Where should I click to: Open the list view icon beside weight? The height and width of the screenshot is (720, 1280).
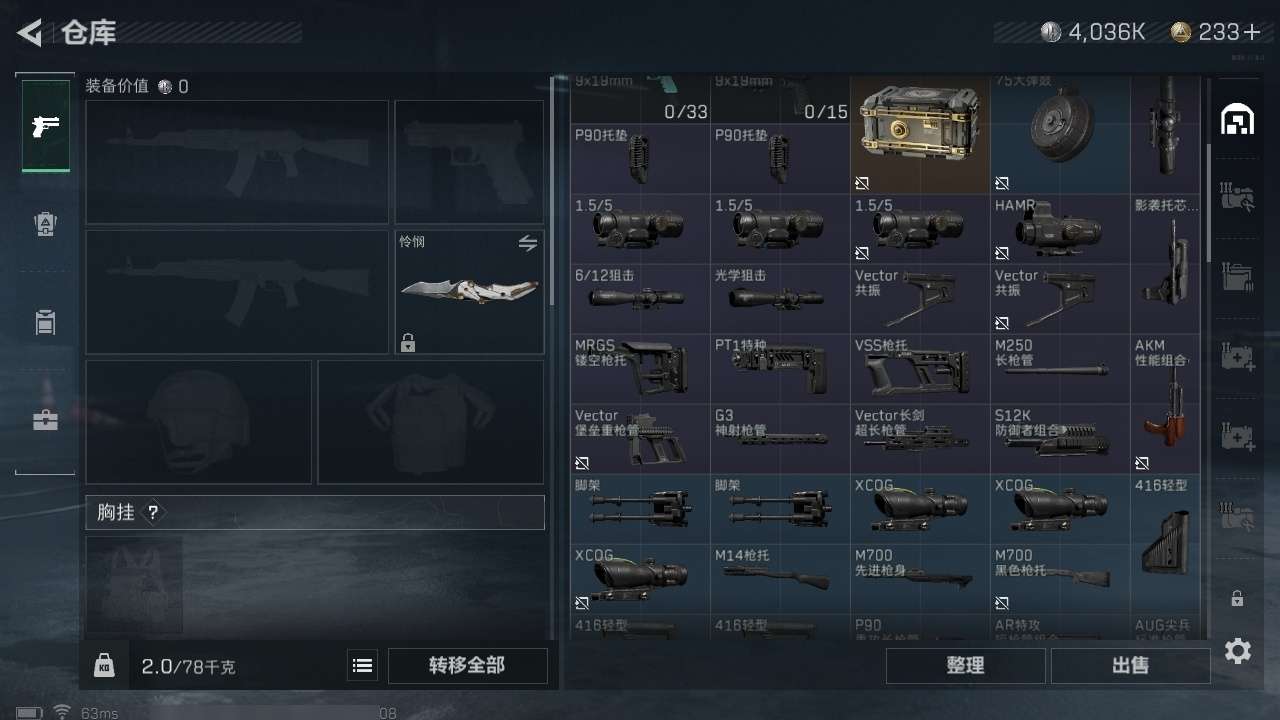[x=362, y=665]
